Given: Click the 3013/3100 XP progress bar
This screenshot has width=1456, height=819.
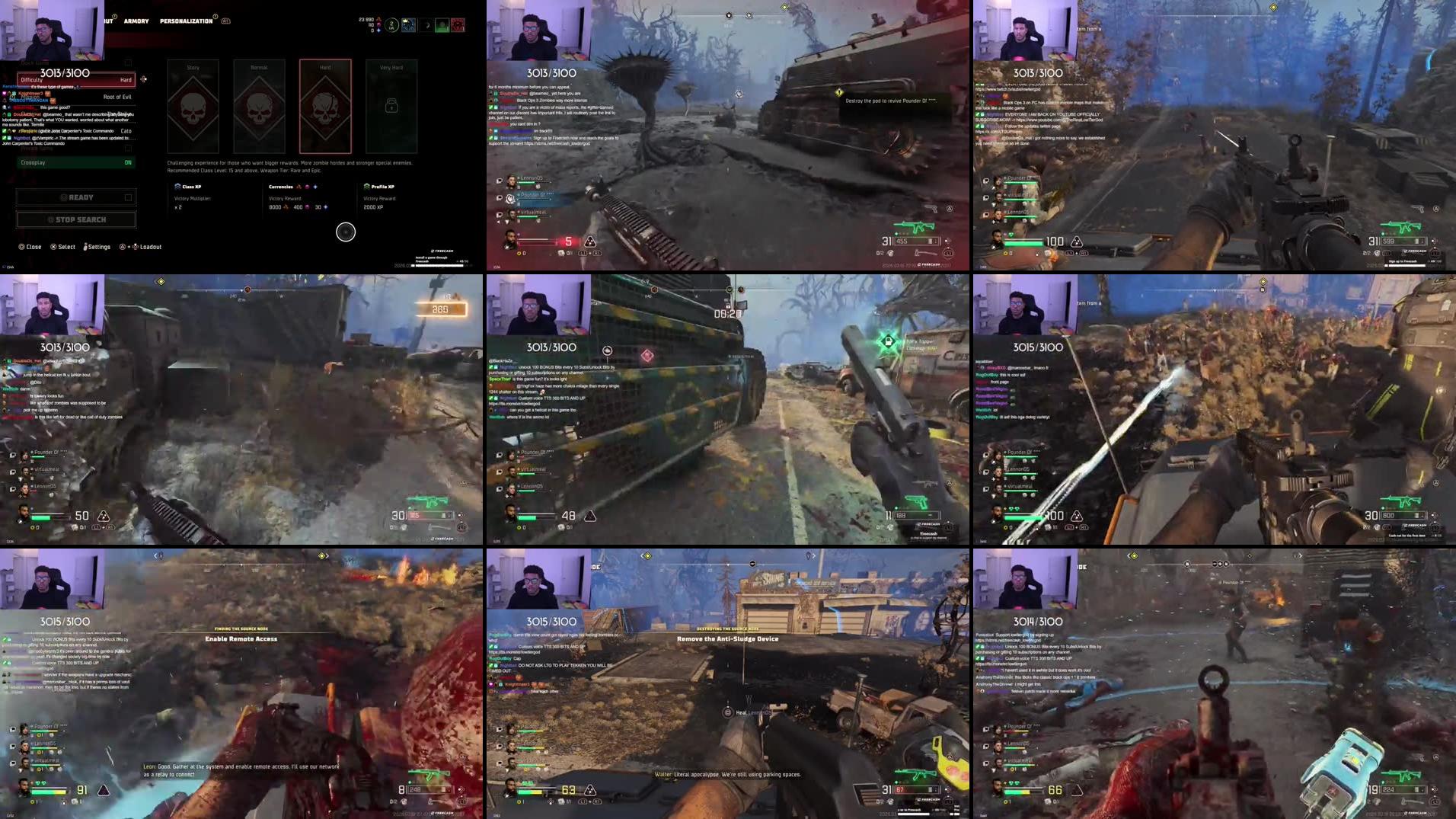Looking at the screenshot, I should (65, 73).
